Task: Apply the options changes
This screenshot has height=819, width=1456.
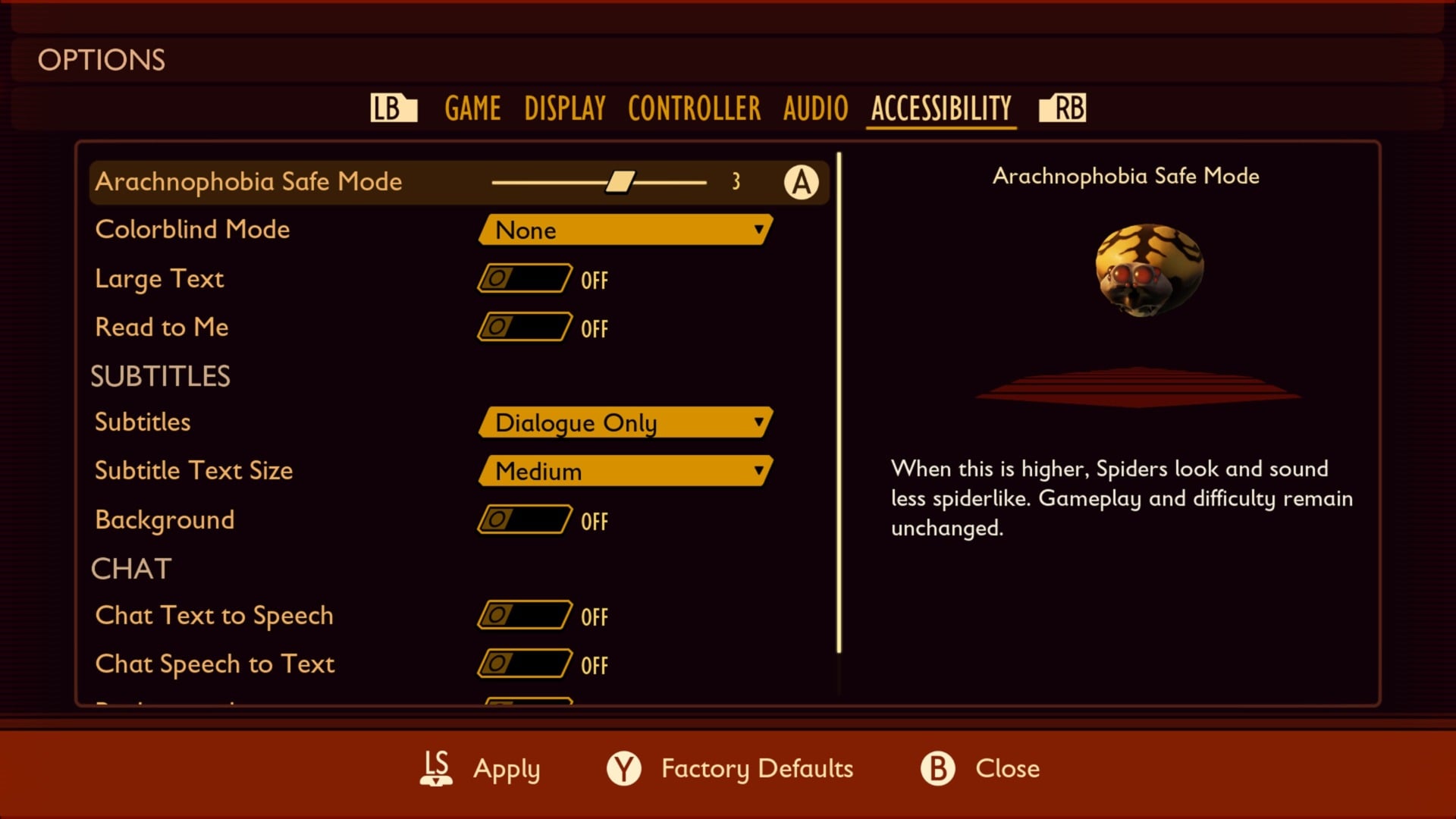Action: coord(481,768)
